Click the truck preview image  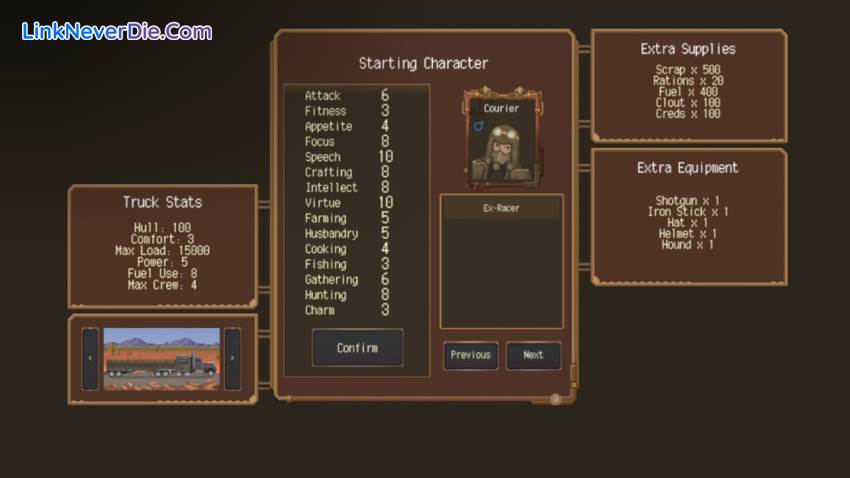click(x=161, y=358)
